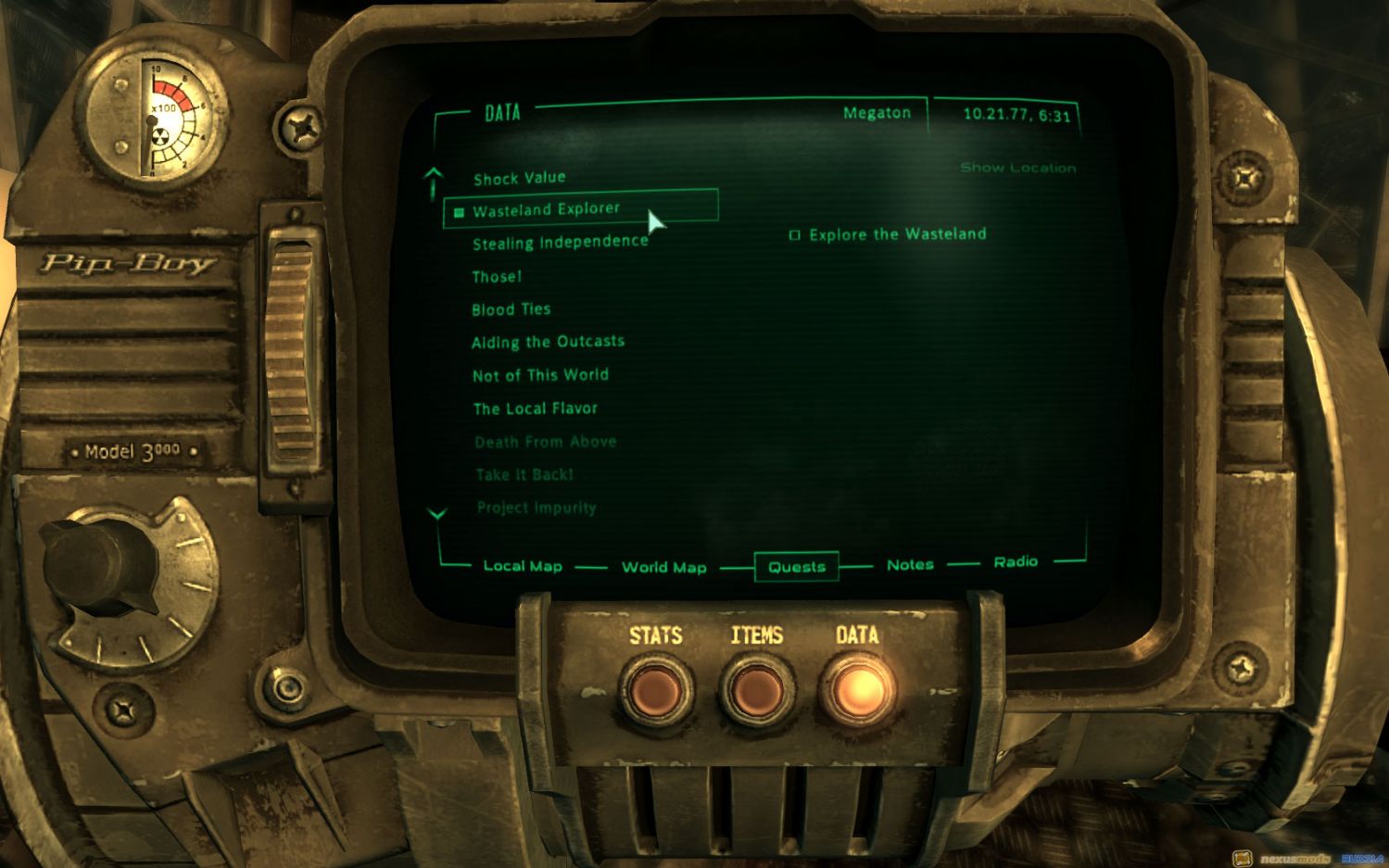Open the Those! quest
Screen dimensions: 1389x868
pyautogui.click(x=497, y=276)
